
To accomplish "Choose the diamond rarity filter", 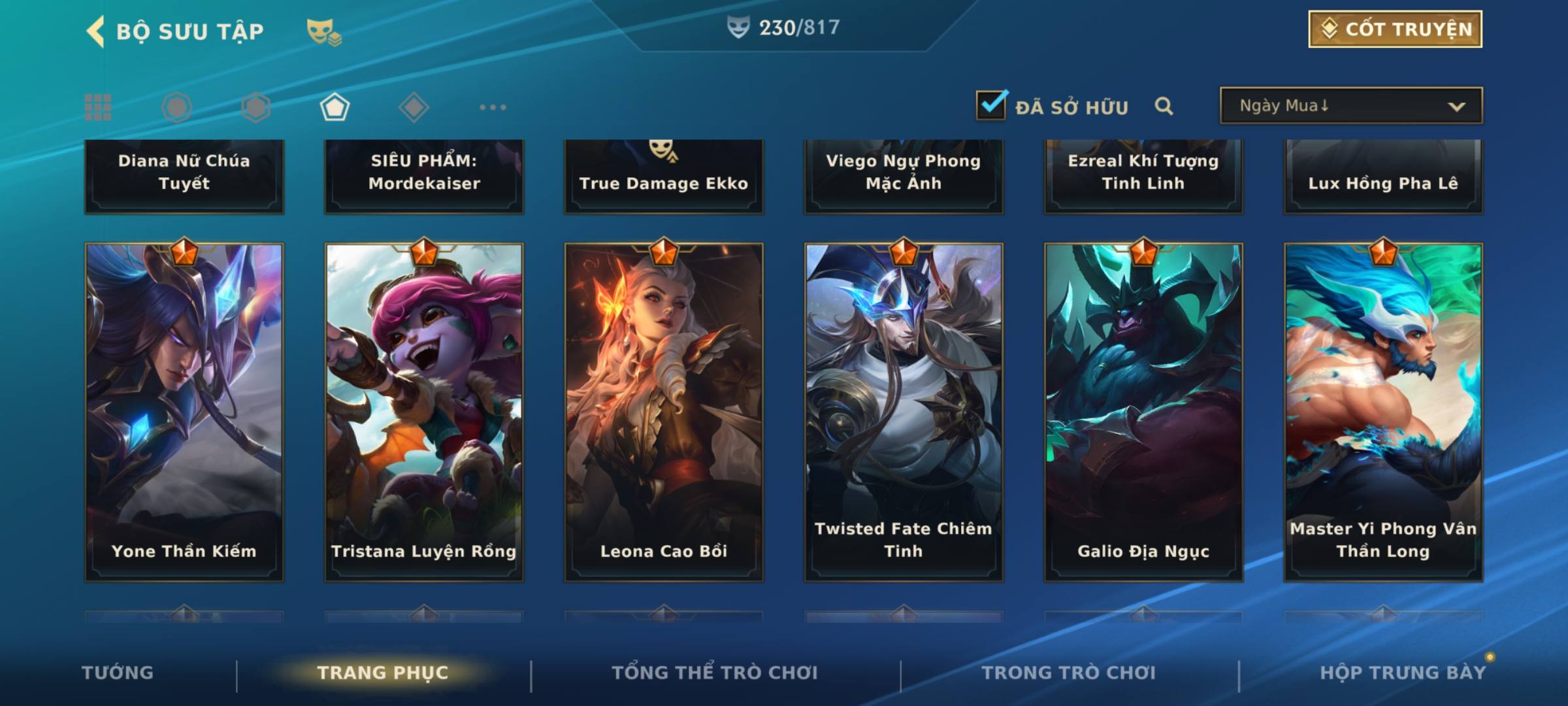I will [x=414, y=107].
